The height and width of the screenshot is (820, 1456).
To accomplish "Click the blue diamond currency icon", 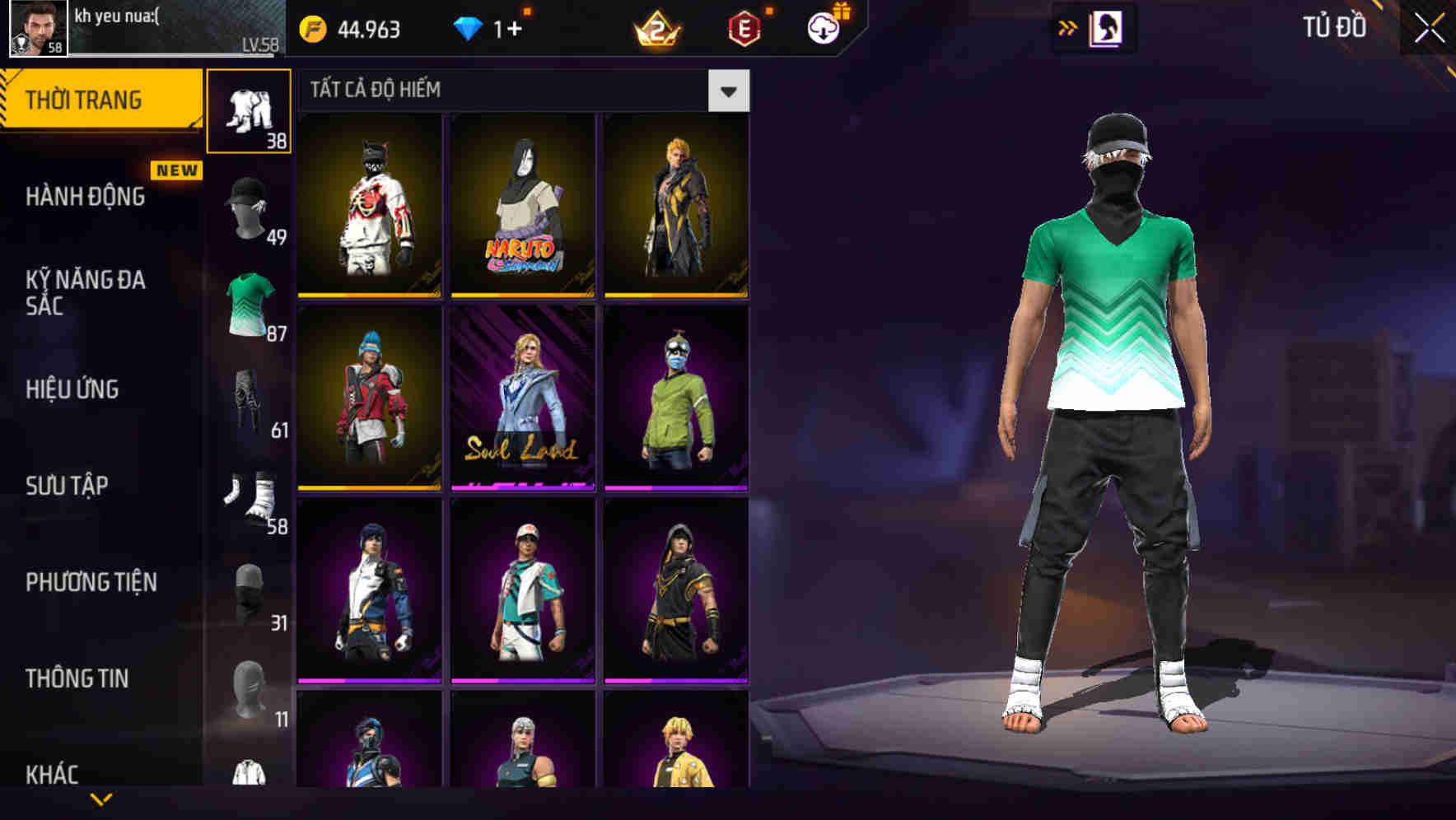I will click(x=468, y=26).
